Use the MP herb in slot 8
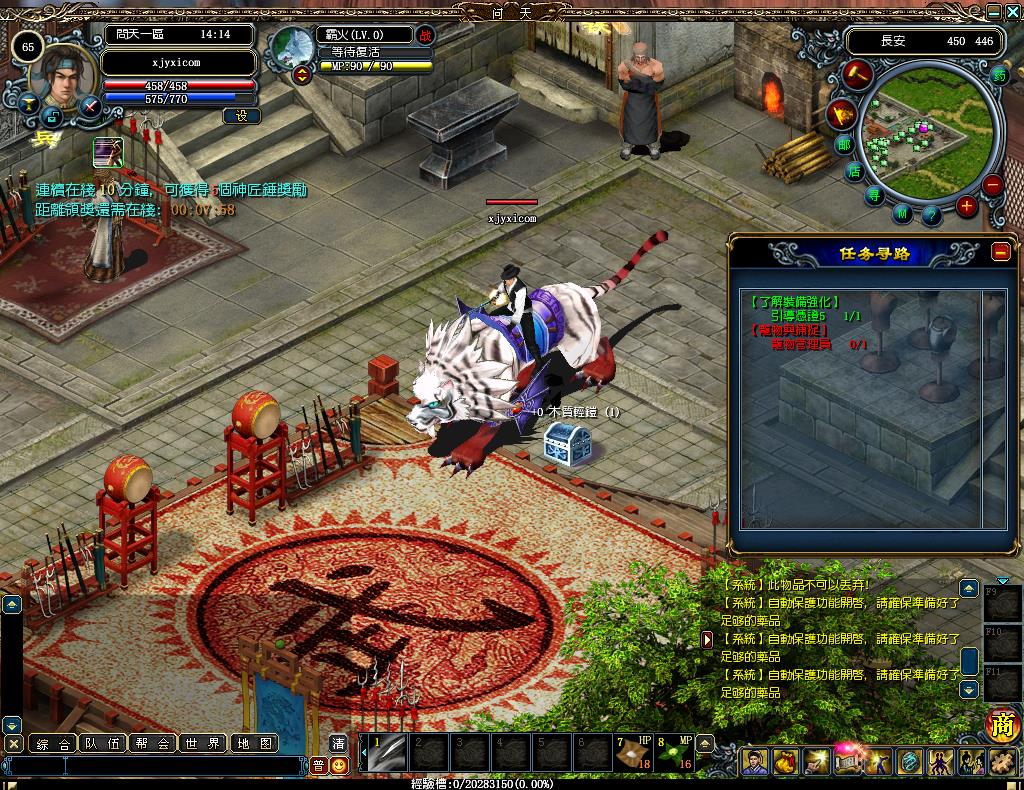Image resolution: width=1024 pixels, height=790 pixels. coord(673,753)
